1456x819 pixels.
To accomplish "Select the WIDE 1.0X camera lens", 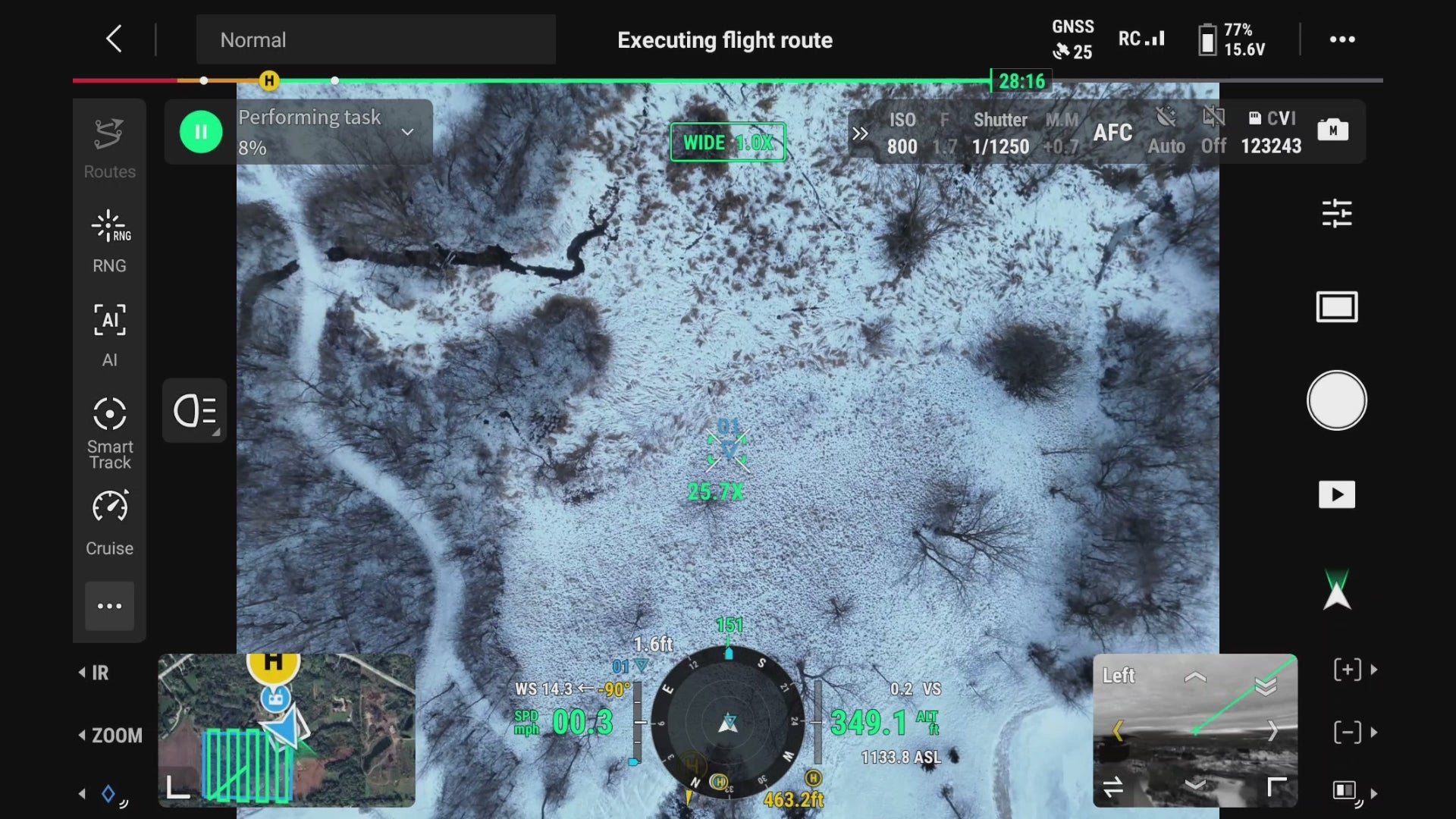I will point(727,142).
